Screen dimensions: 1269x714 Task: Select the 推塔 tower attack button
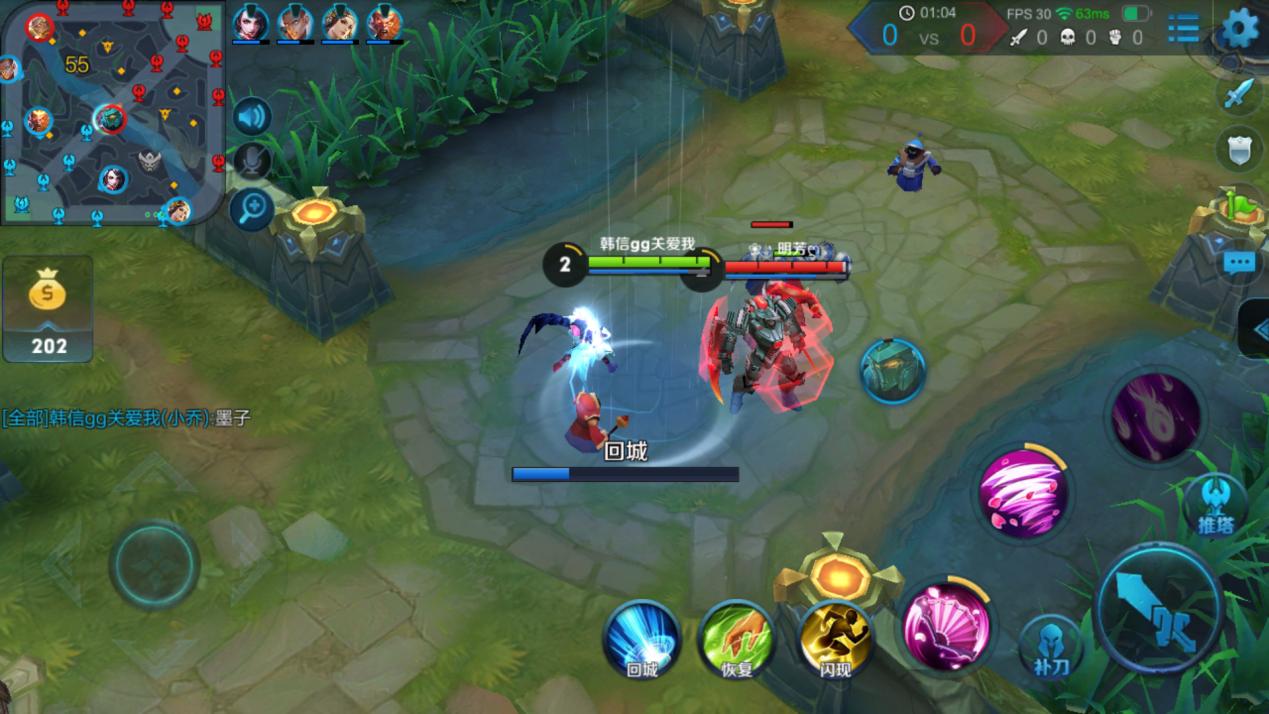(1216, 506)
